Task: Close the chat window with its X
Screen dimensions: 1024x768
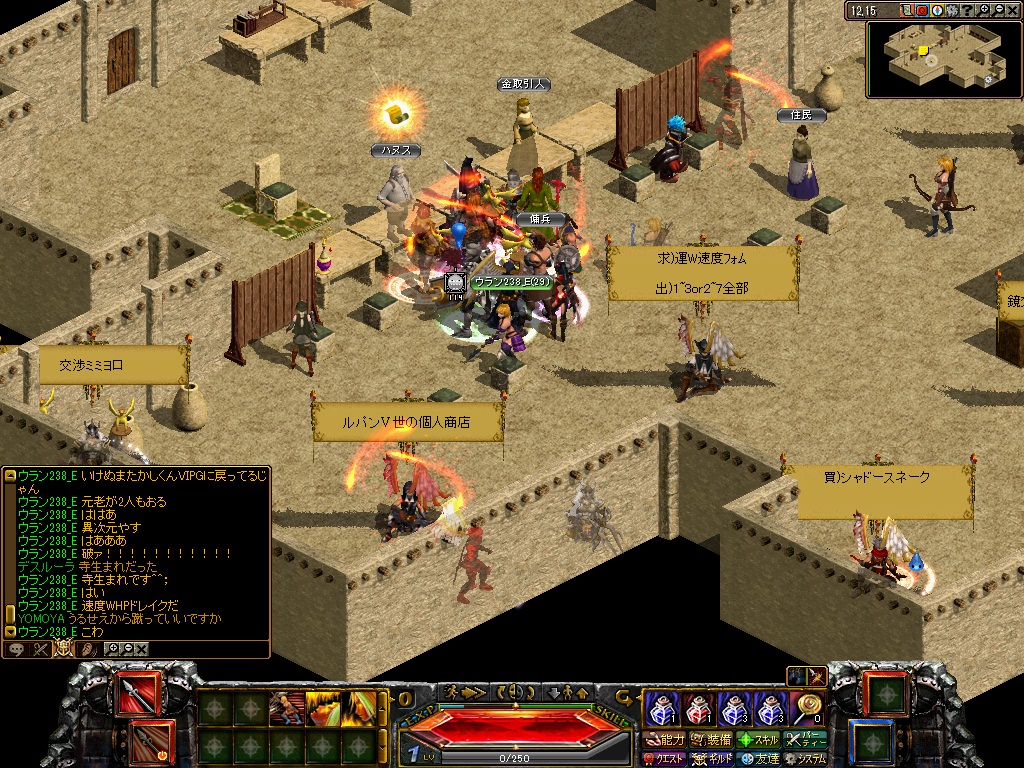Action: (x=141, y=649)
